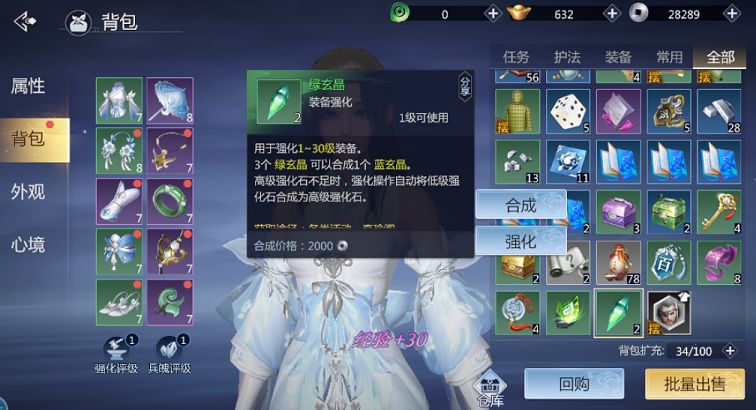Select the equipped green jade ring
Screen dimensions: 756x410
169,200
